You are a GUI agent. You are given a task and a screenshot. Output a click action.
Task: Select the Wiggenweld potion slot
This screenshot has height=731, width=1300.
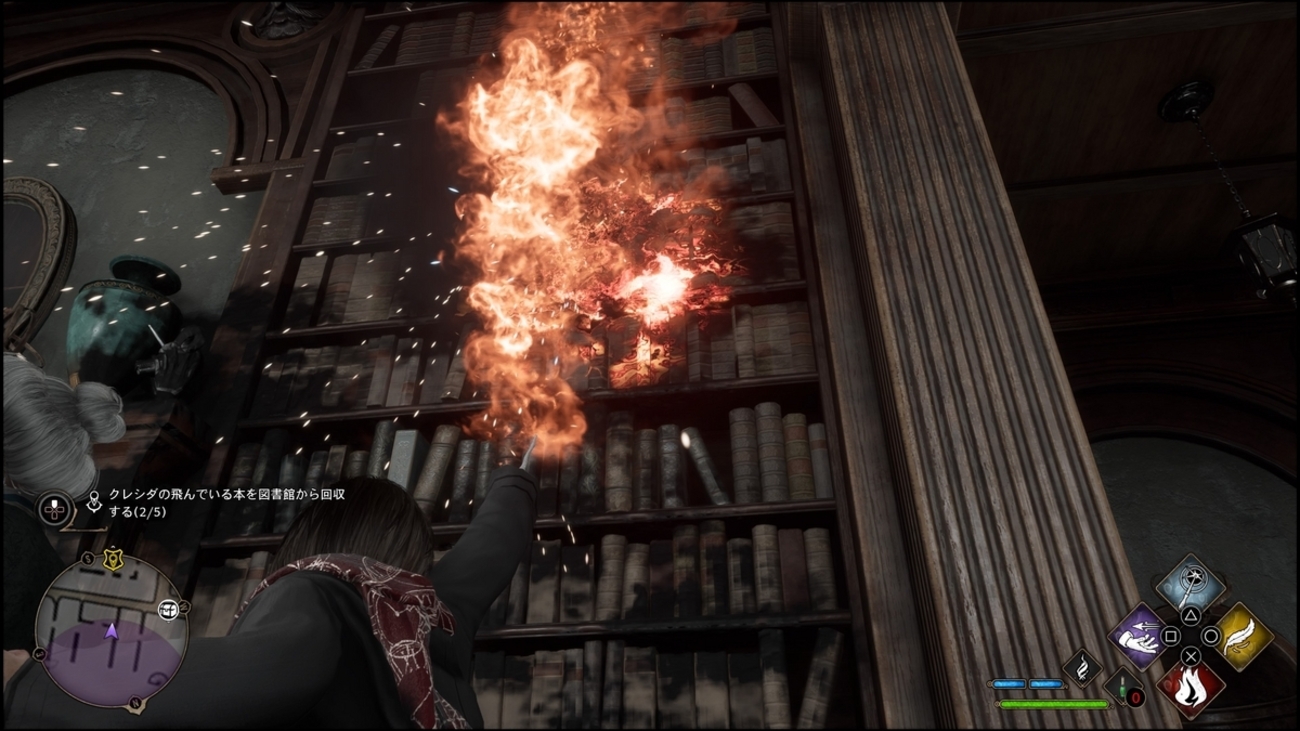[x=1124, y=690]
